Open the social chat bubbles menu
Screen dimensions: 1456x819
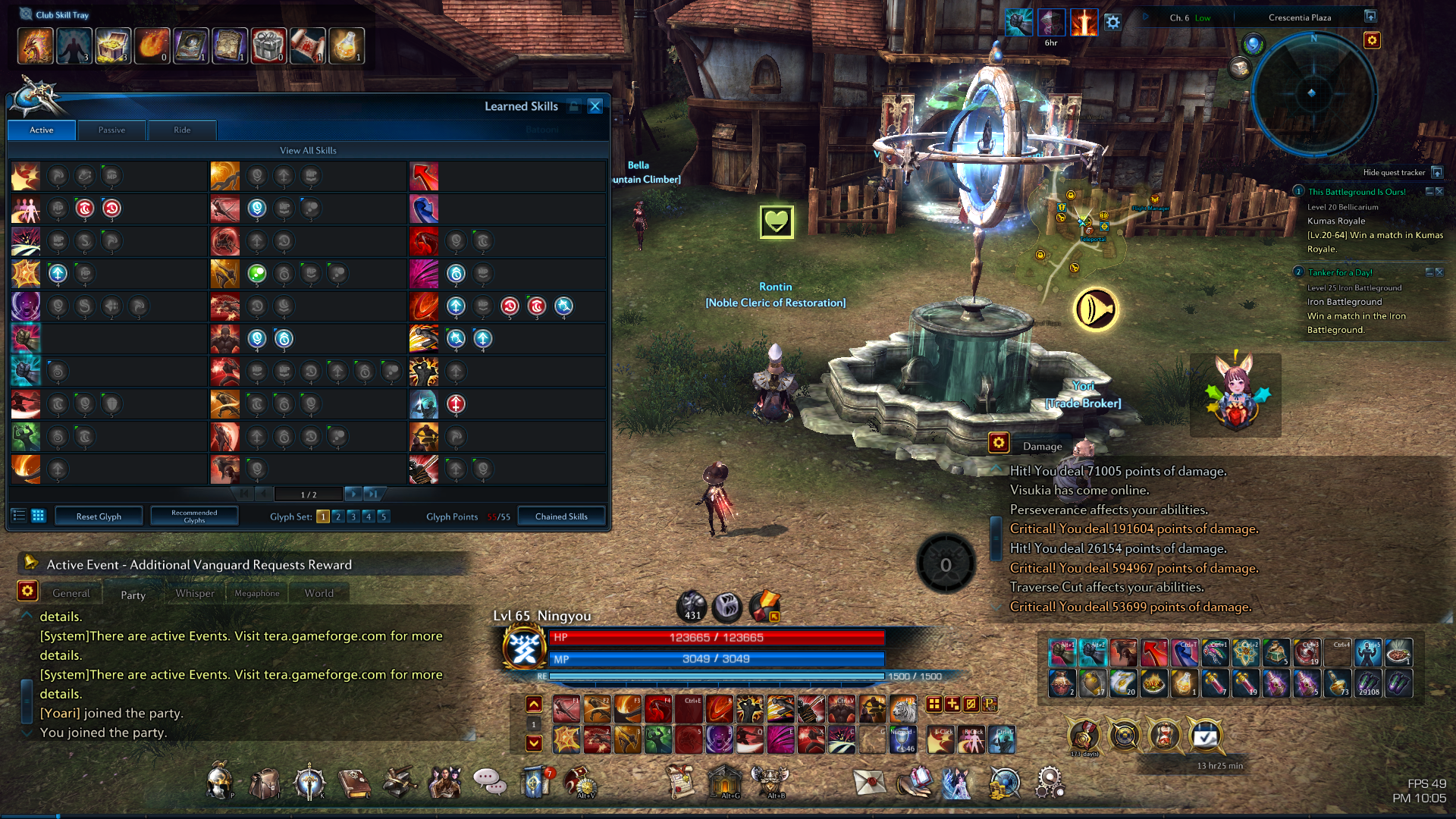pos(490,781)
